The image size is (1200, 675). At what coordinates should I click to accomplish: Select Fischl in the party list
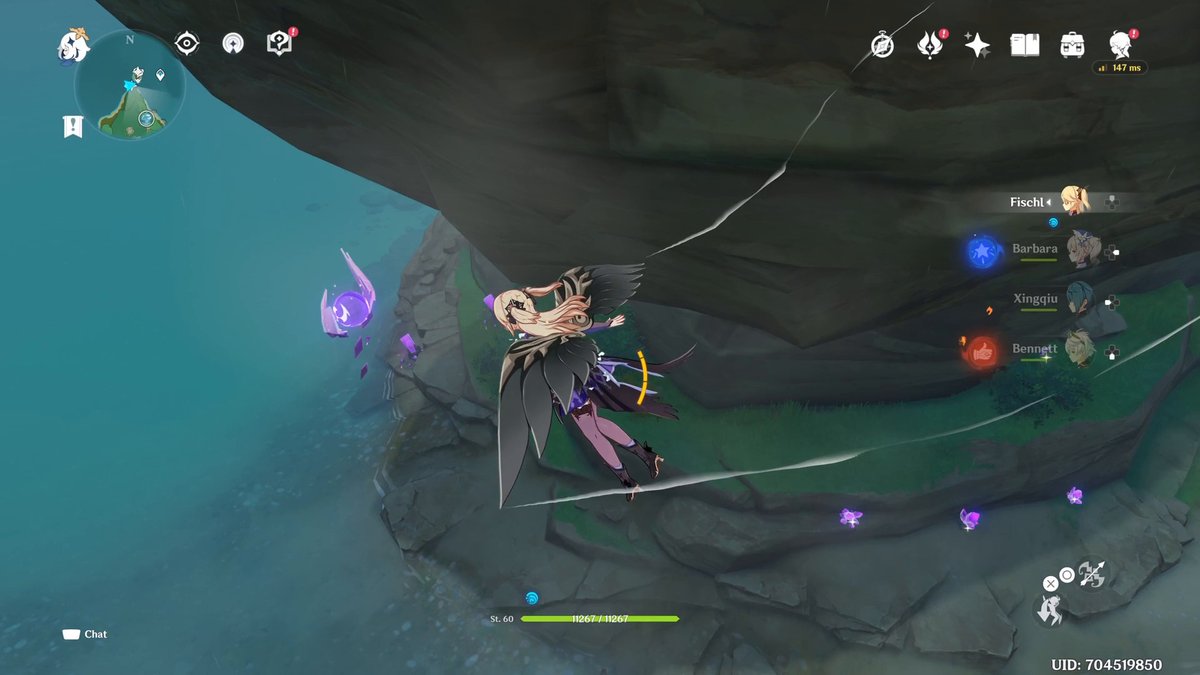(x=1075, y=201)
